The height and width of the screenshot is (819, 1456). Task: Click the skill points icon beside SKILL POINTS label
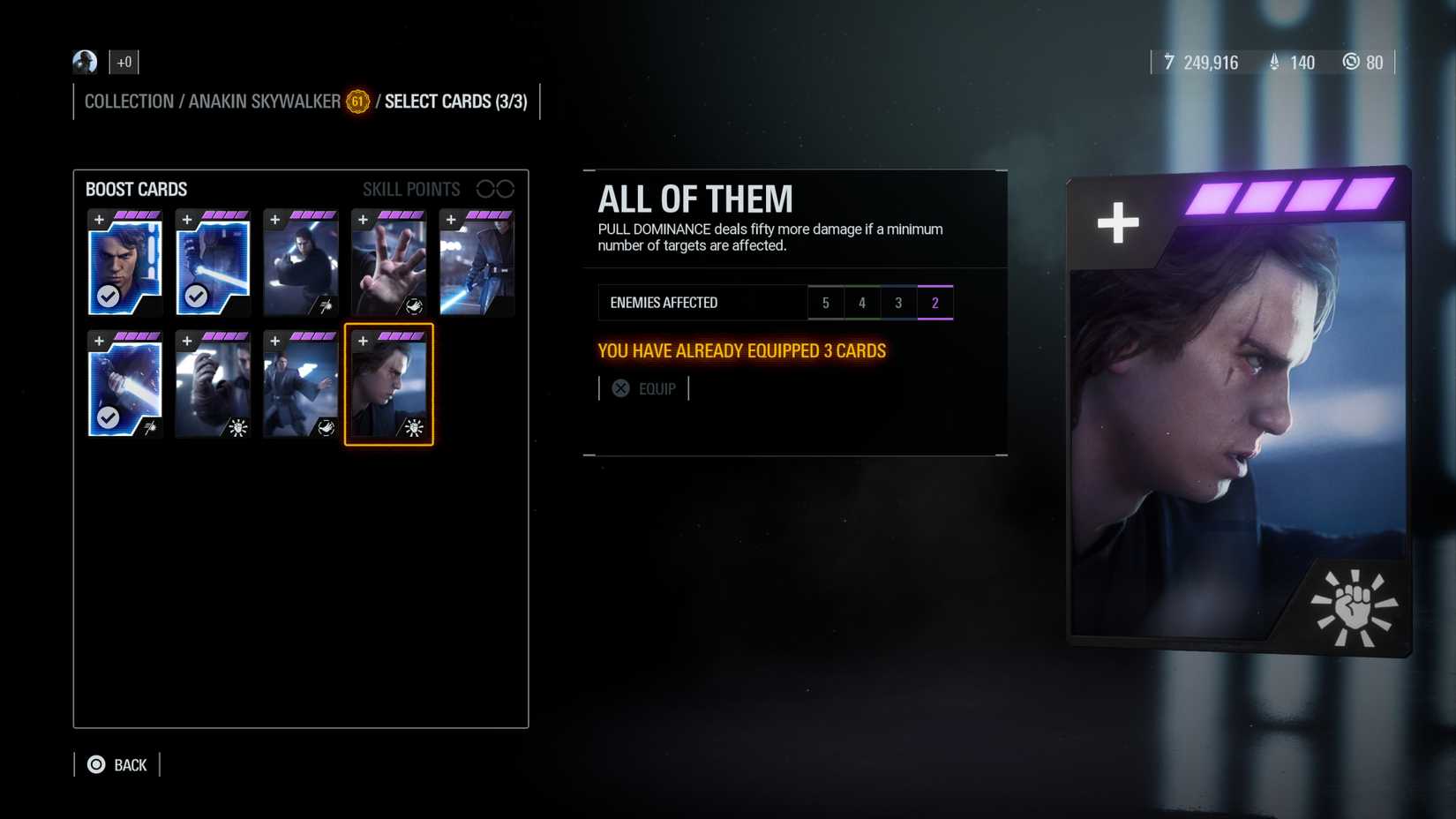[x=496, y=188]
